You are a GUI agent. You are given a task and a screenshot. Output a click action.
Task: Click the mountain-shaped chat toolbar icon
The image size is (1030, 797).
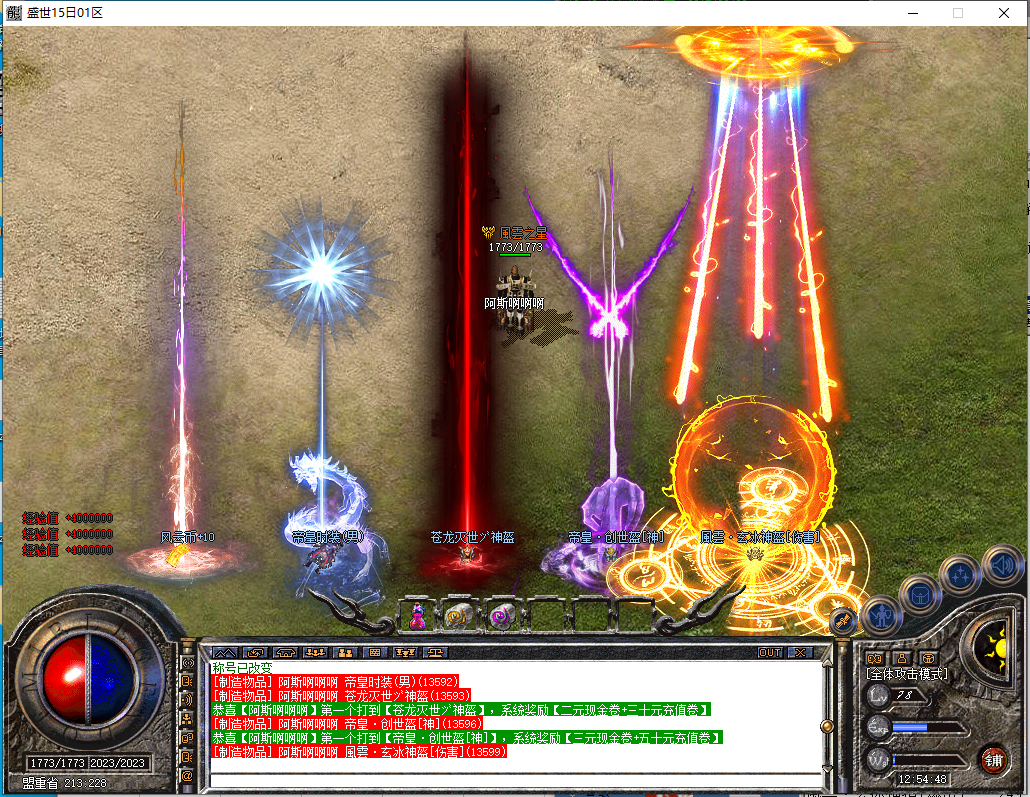(224, 652)
